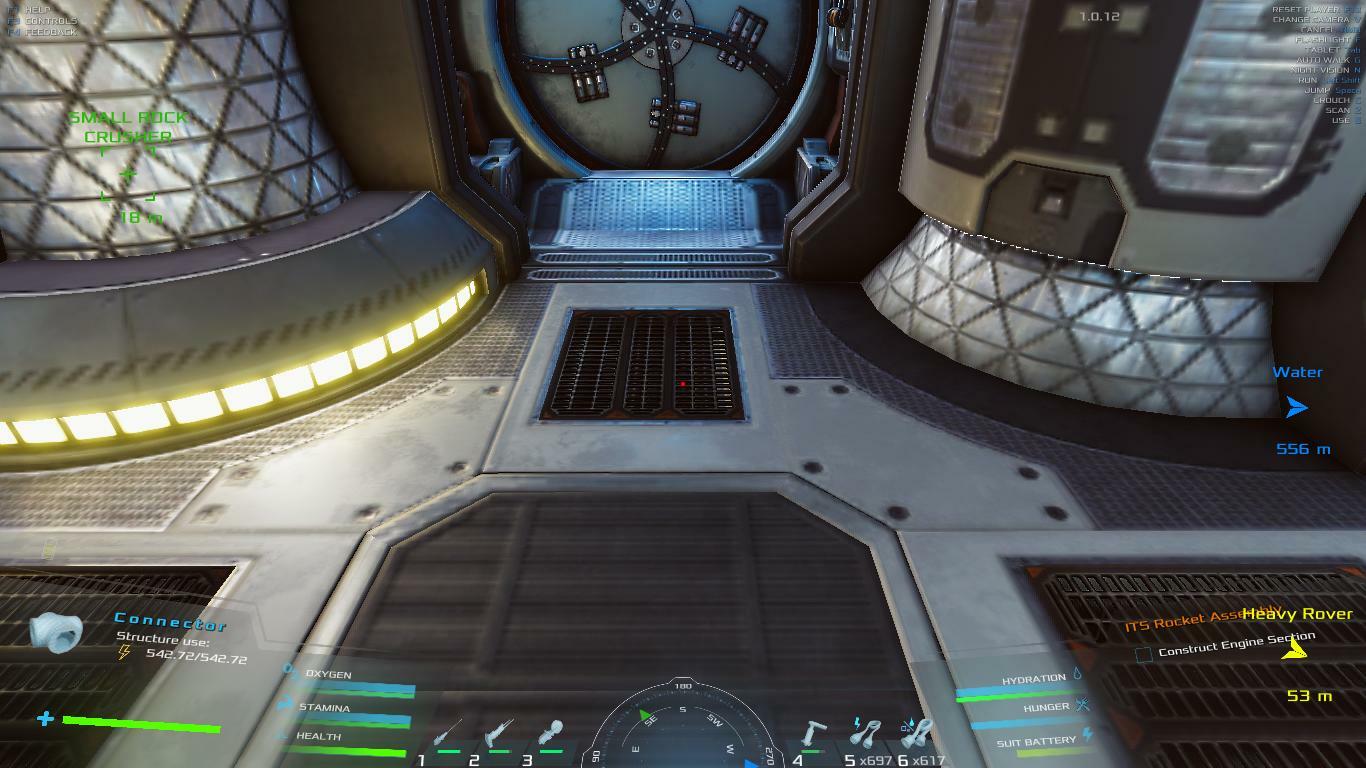The height and width of the screenshot is (768, 1366).
Task: Equip the tool in hotbar slot 4
Action: click(x=814, y=733)
